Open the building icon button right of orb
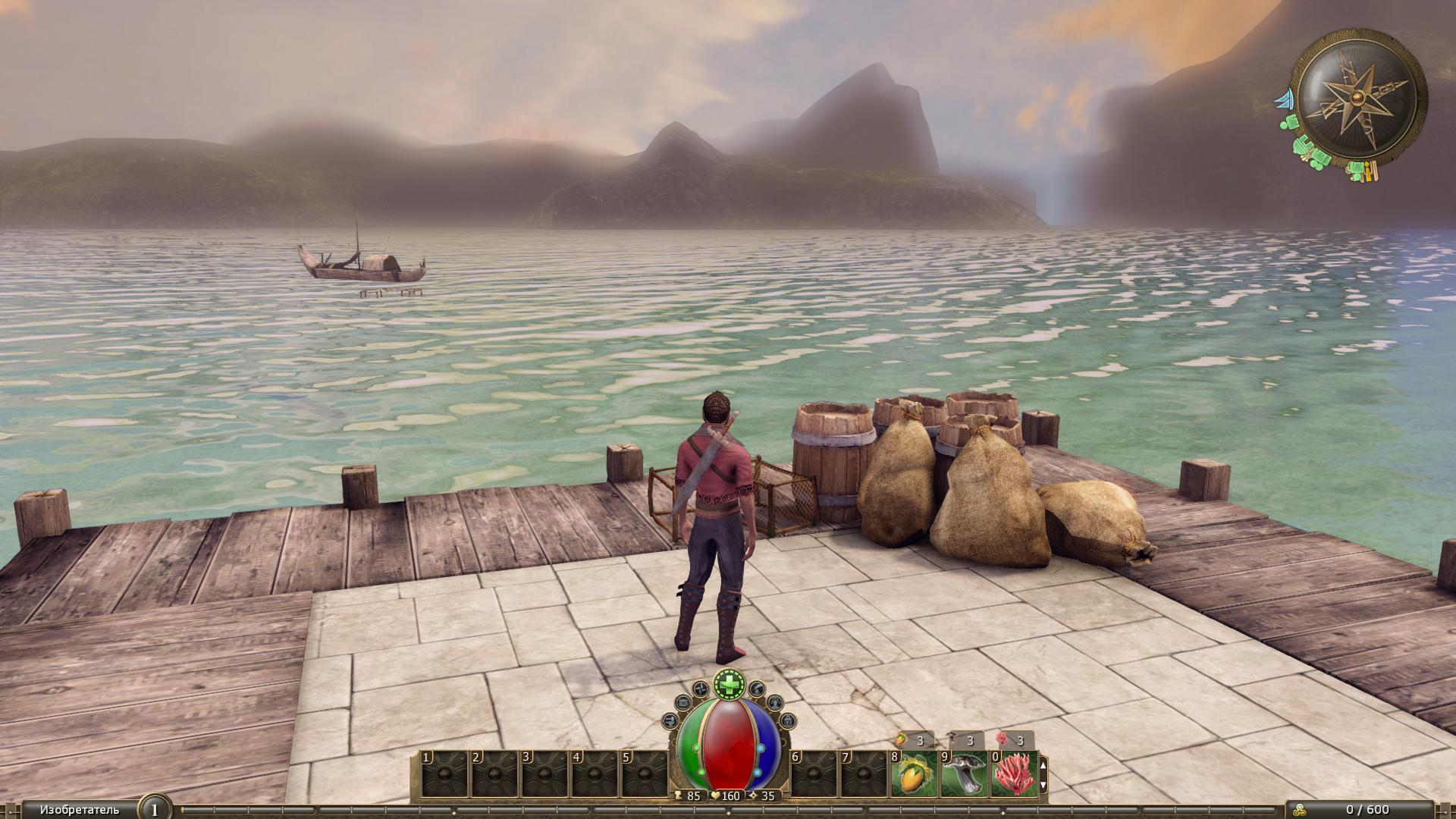The height and width of the screenshot is (819, 1456). pyautogui.click(x=788, y=720)
